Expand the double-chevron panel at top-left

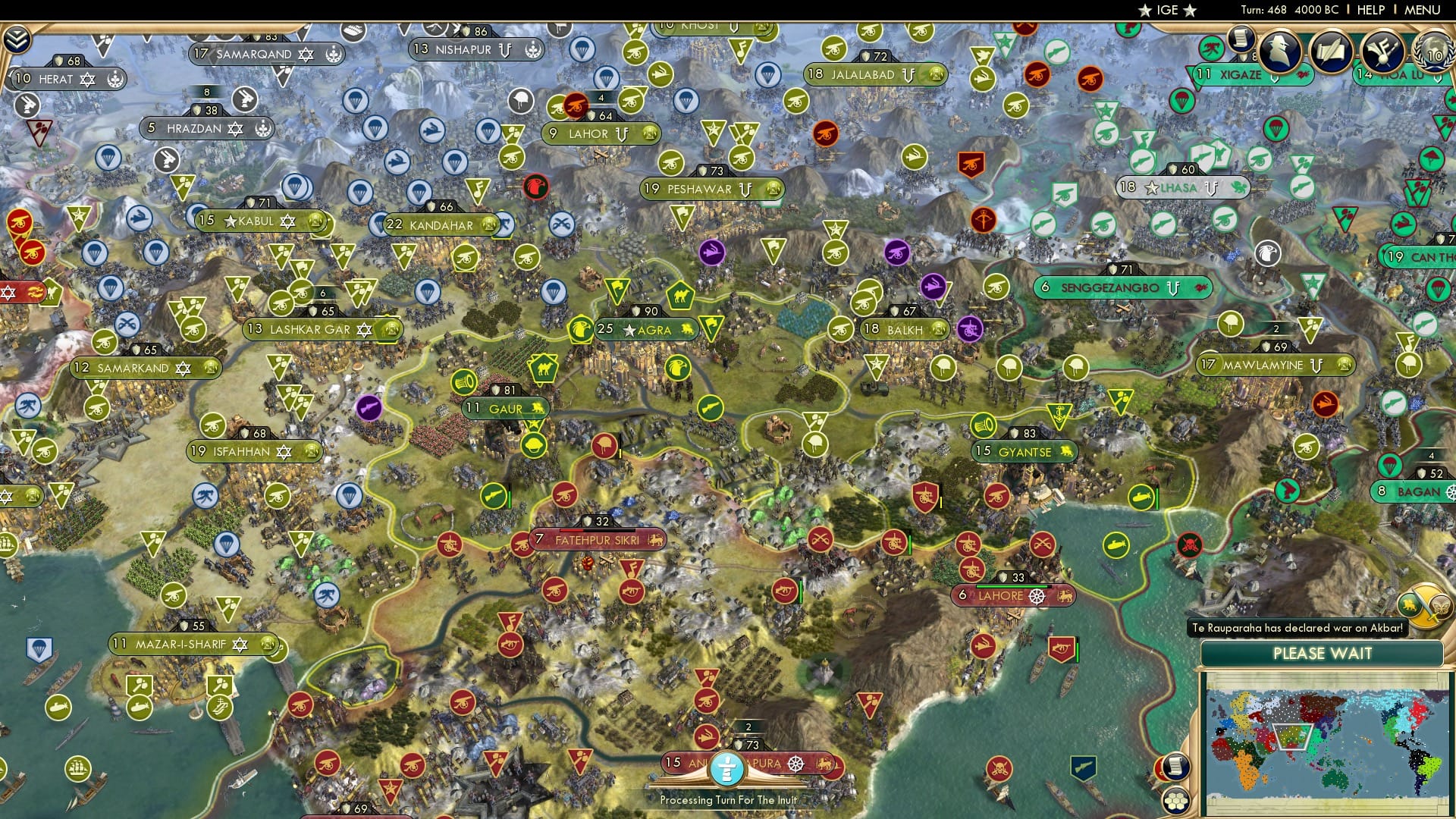tap(16, 38)
